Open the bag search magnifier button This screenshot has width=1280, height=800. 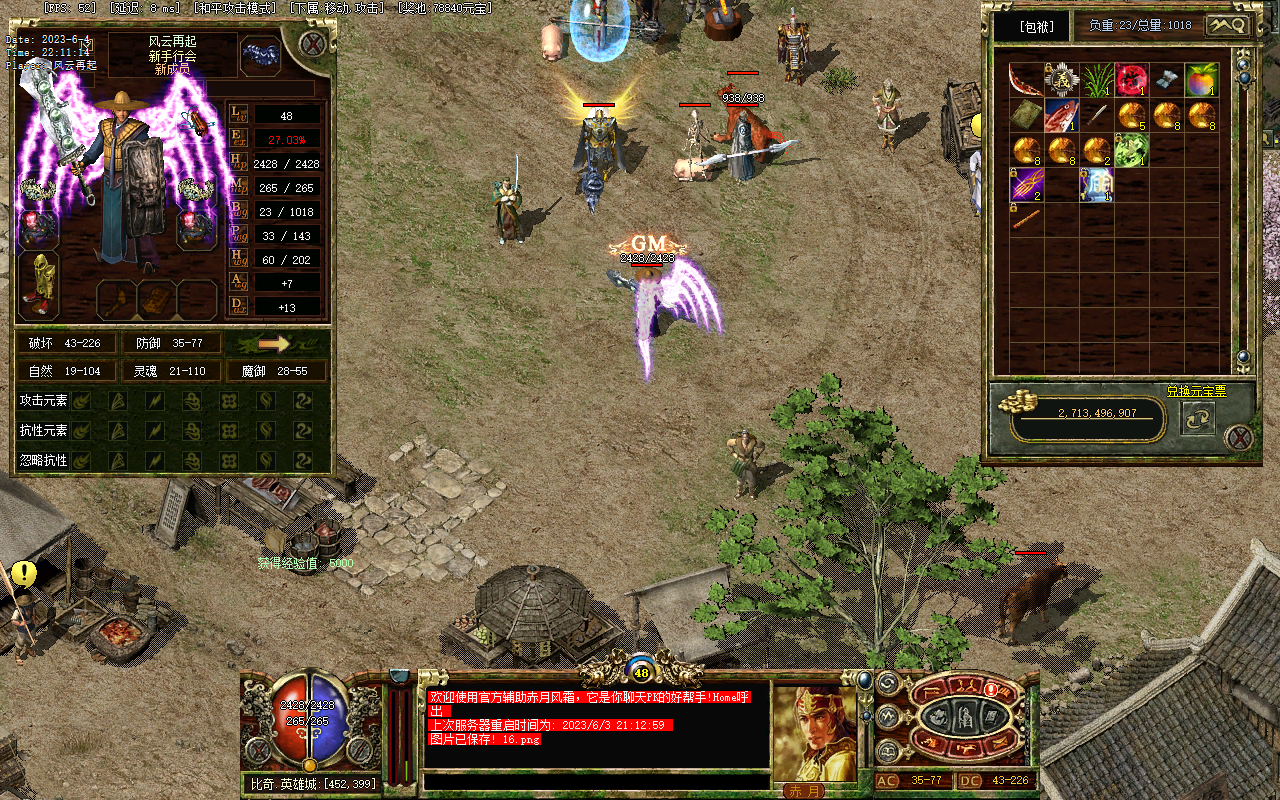(1227, 25)
